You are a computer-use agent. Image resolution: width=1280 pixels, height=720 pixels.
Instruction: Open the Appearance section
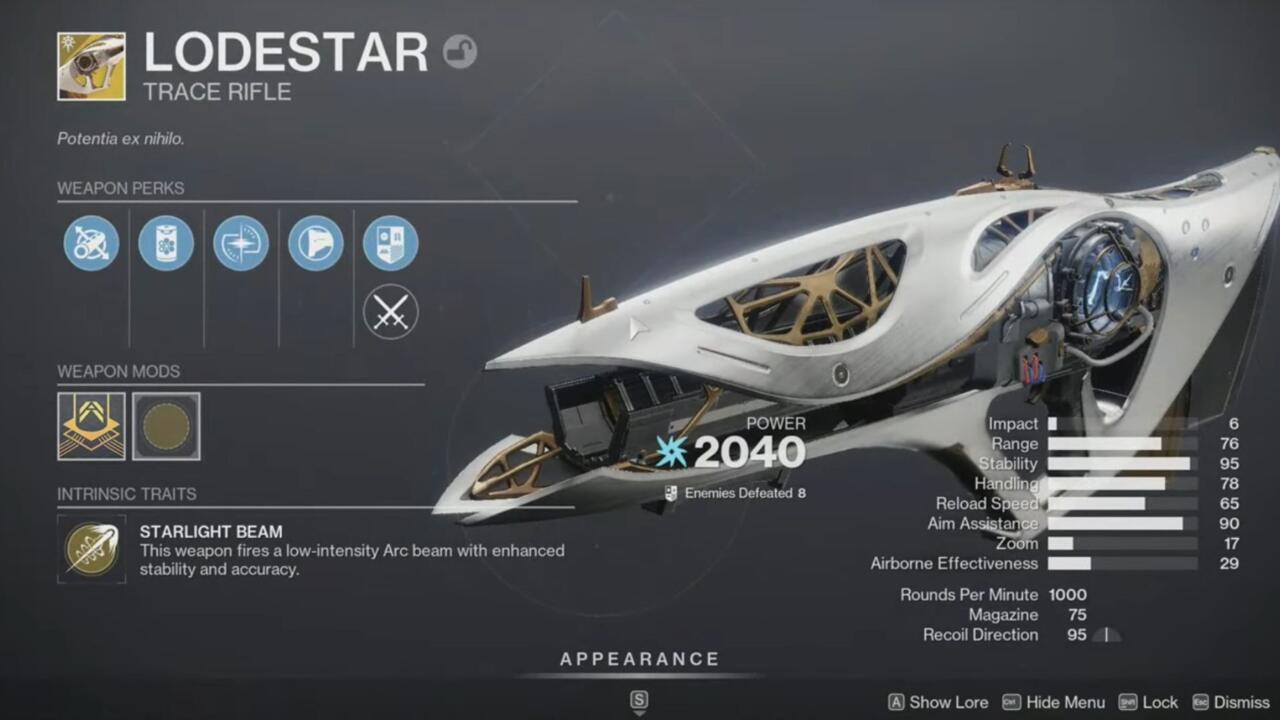[x=639, y=659]
